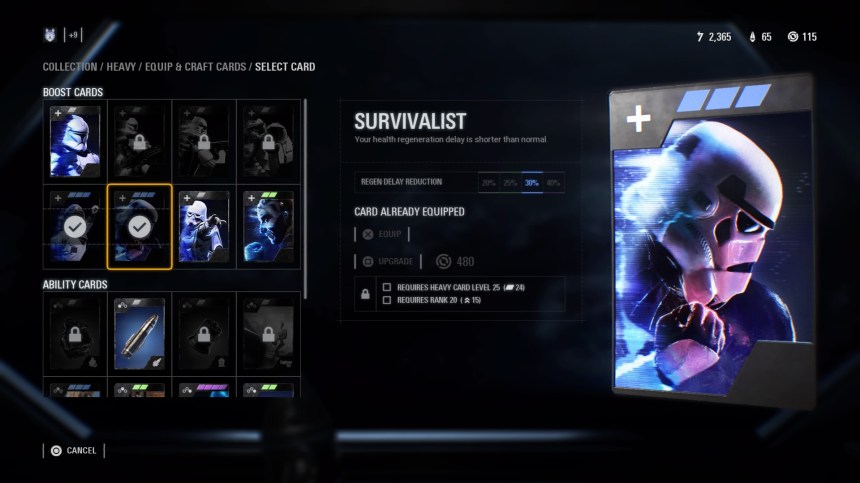Choose the rocket ability card

139,332
